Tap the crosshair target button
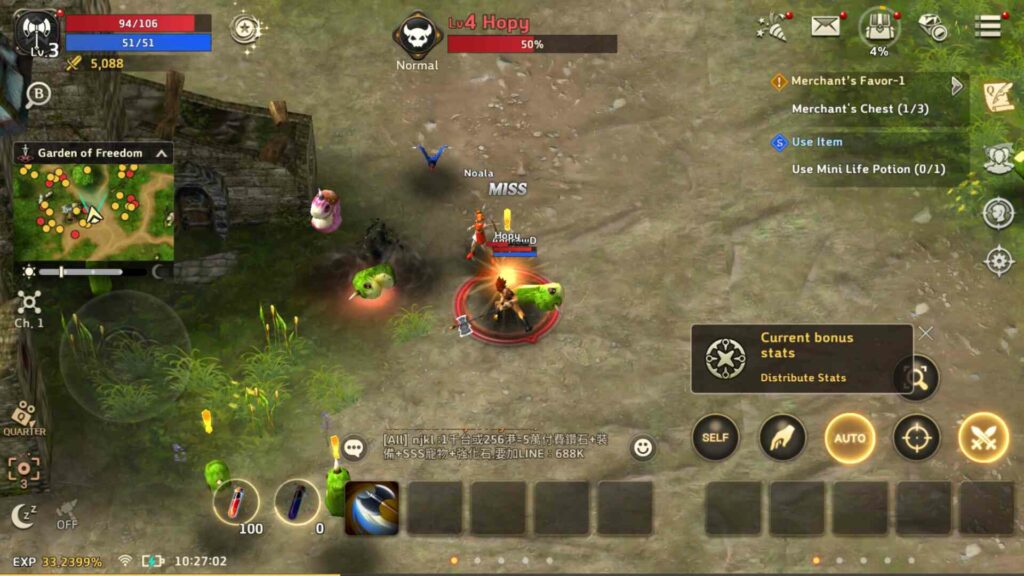 tap(916, 438)
